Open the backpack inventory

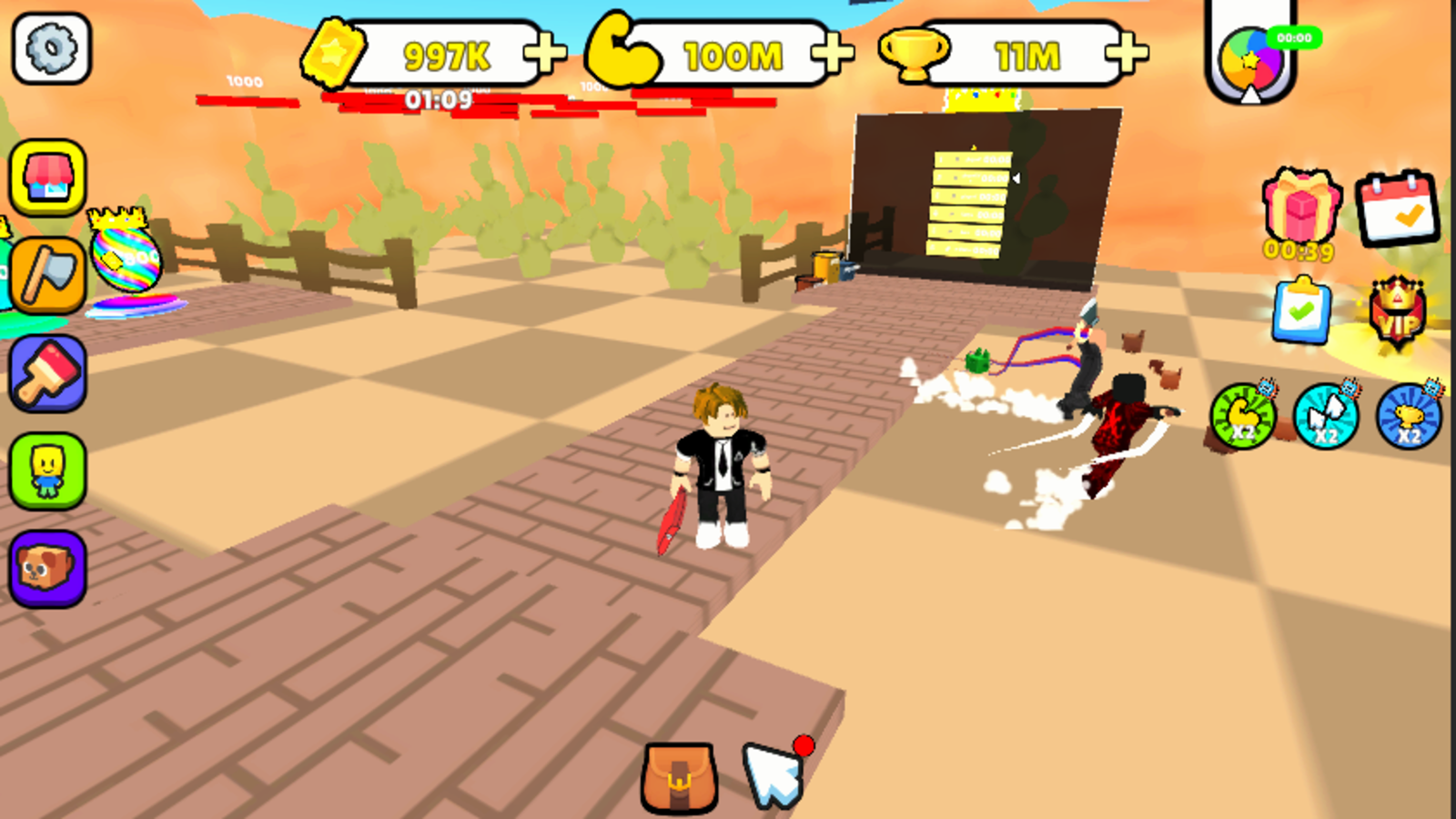point(679,778)
